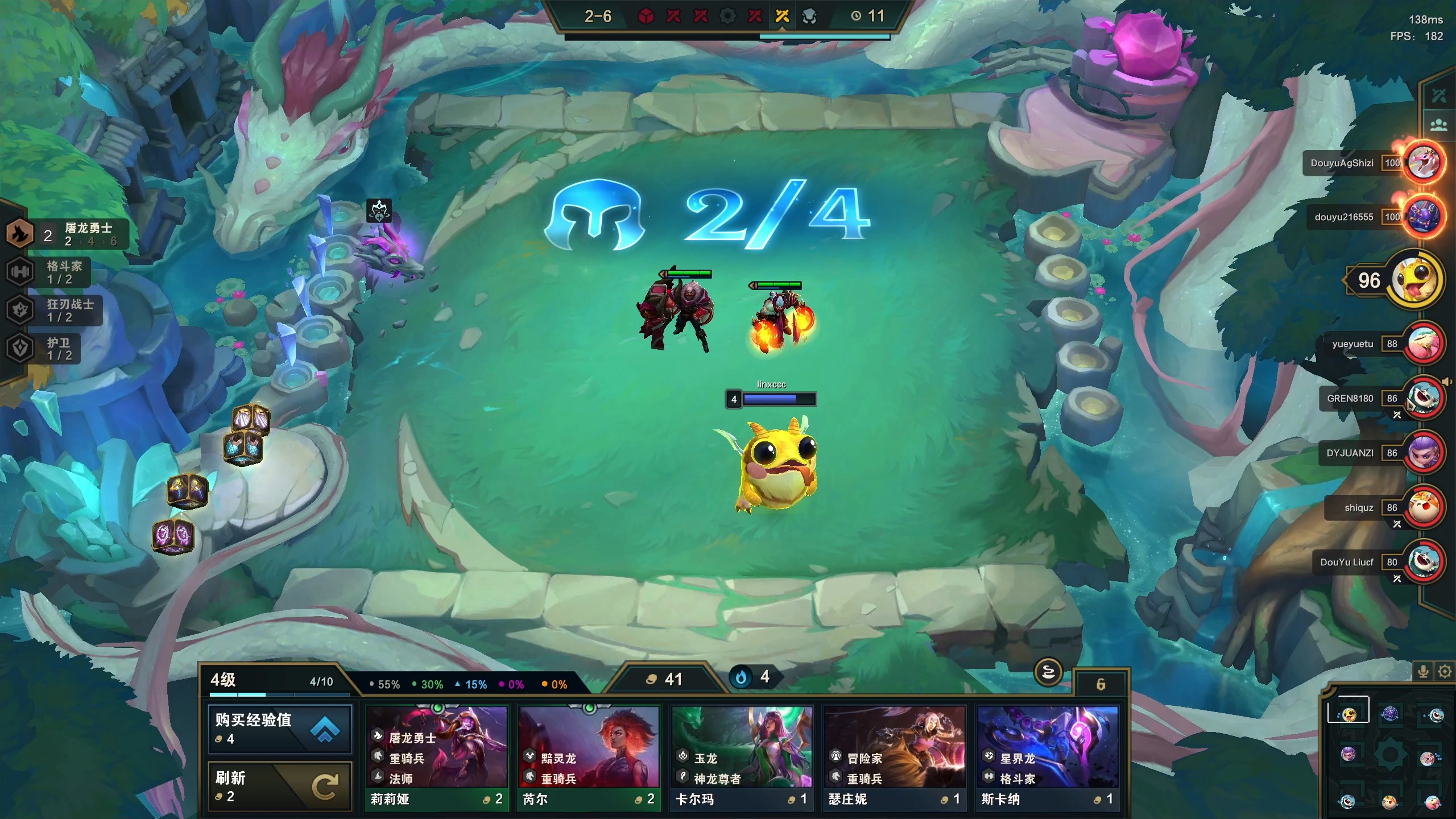
Task: Buy the 芮尔 champion card
Action: click(589, 757)
